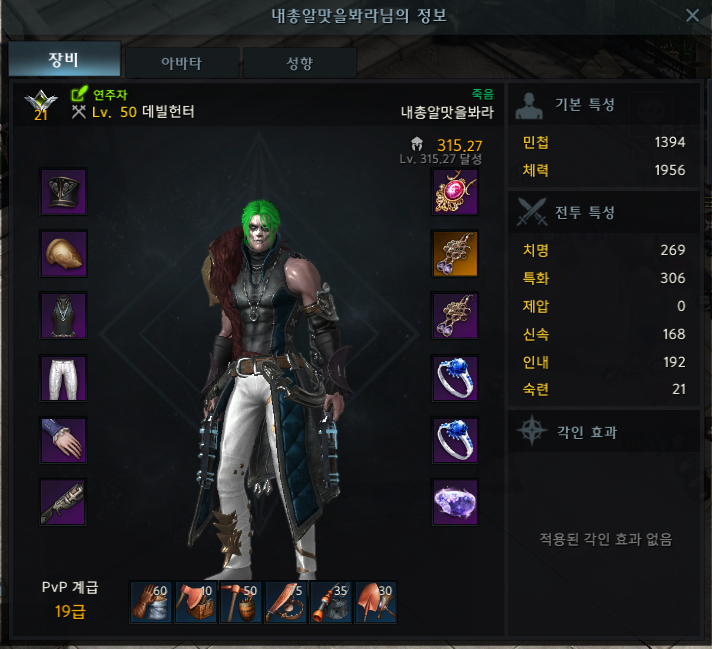This screenshot has width=712, height=649.
Task: Select the black hat equipment slot
Action: 64,192
